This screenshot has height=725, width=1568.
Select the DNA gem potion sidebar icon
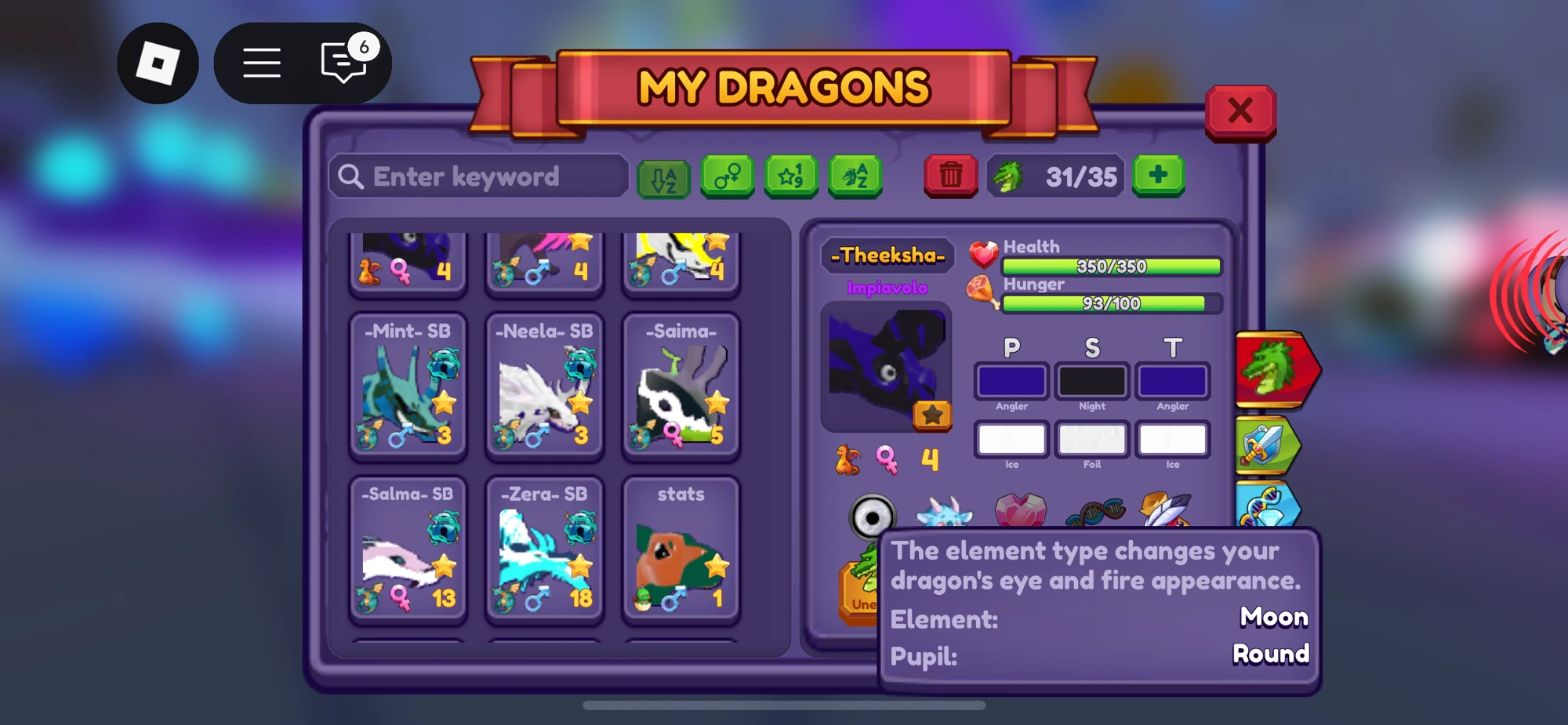point(1268,508)
